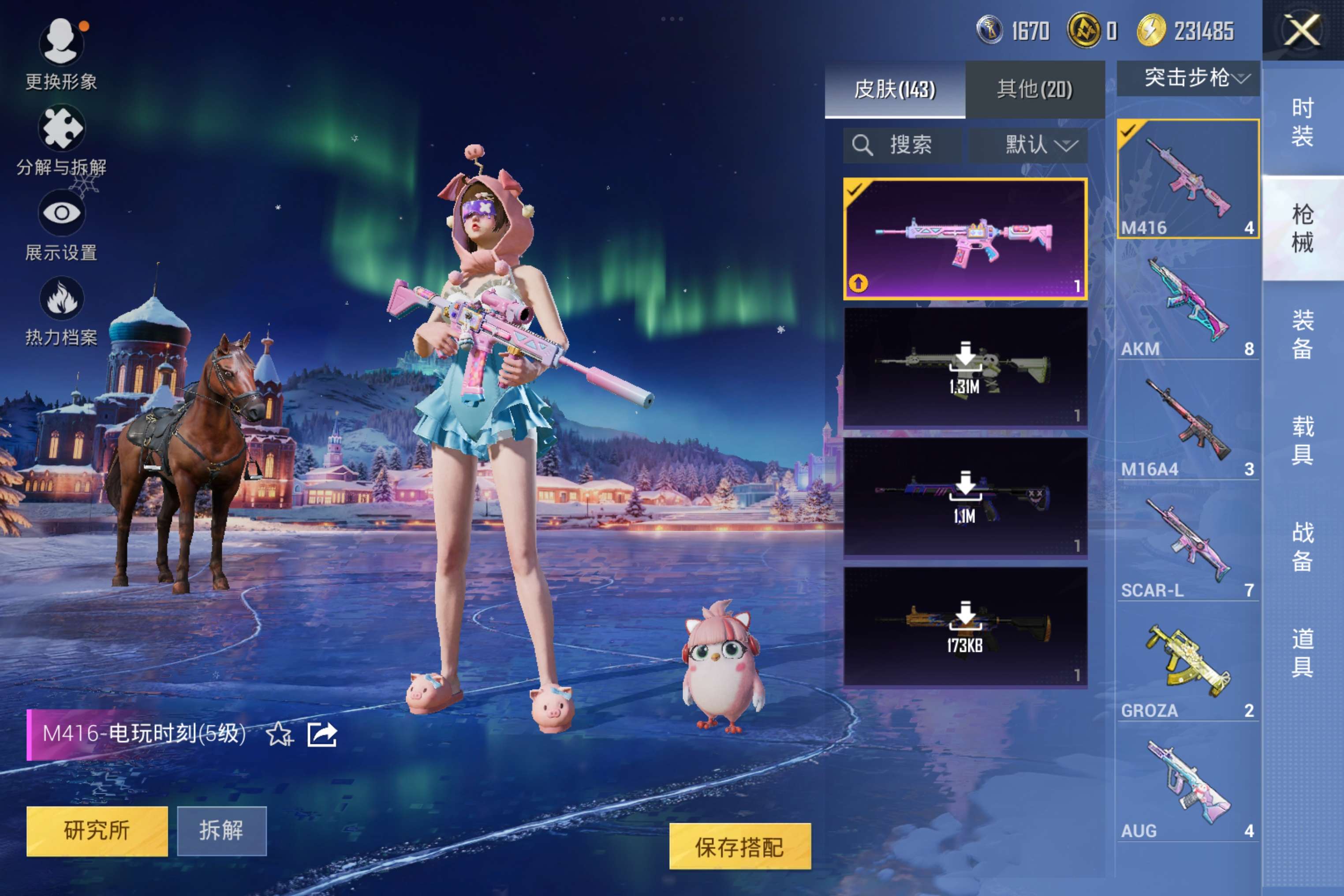Switch to the 其他(20) tab

pyautogui.click(x=1034, y=90)
